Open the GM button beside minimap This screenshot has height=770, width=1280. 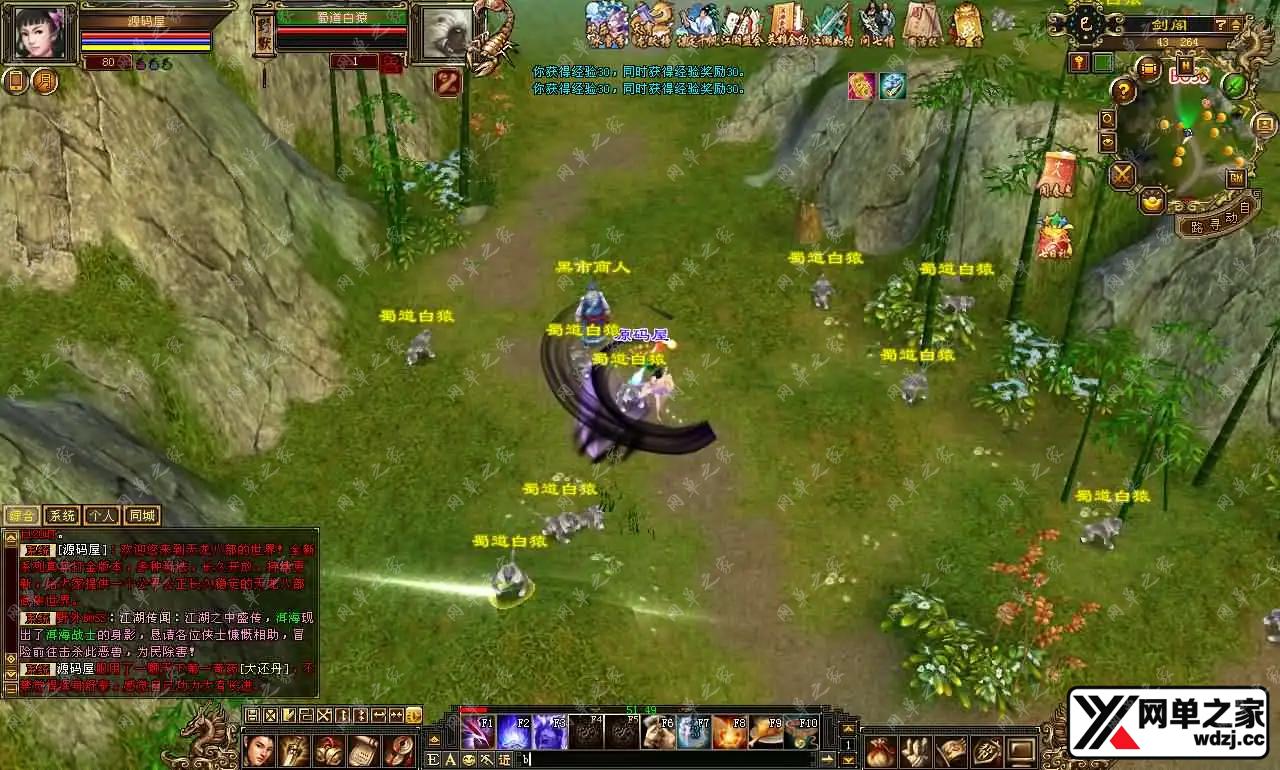[1236, 178]
